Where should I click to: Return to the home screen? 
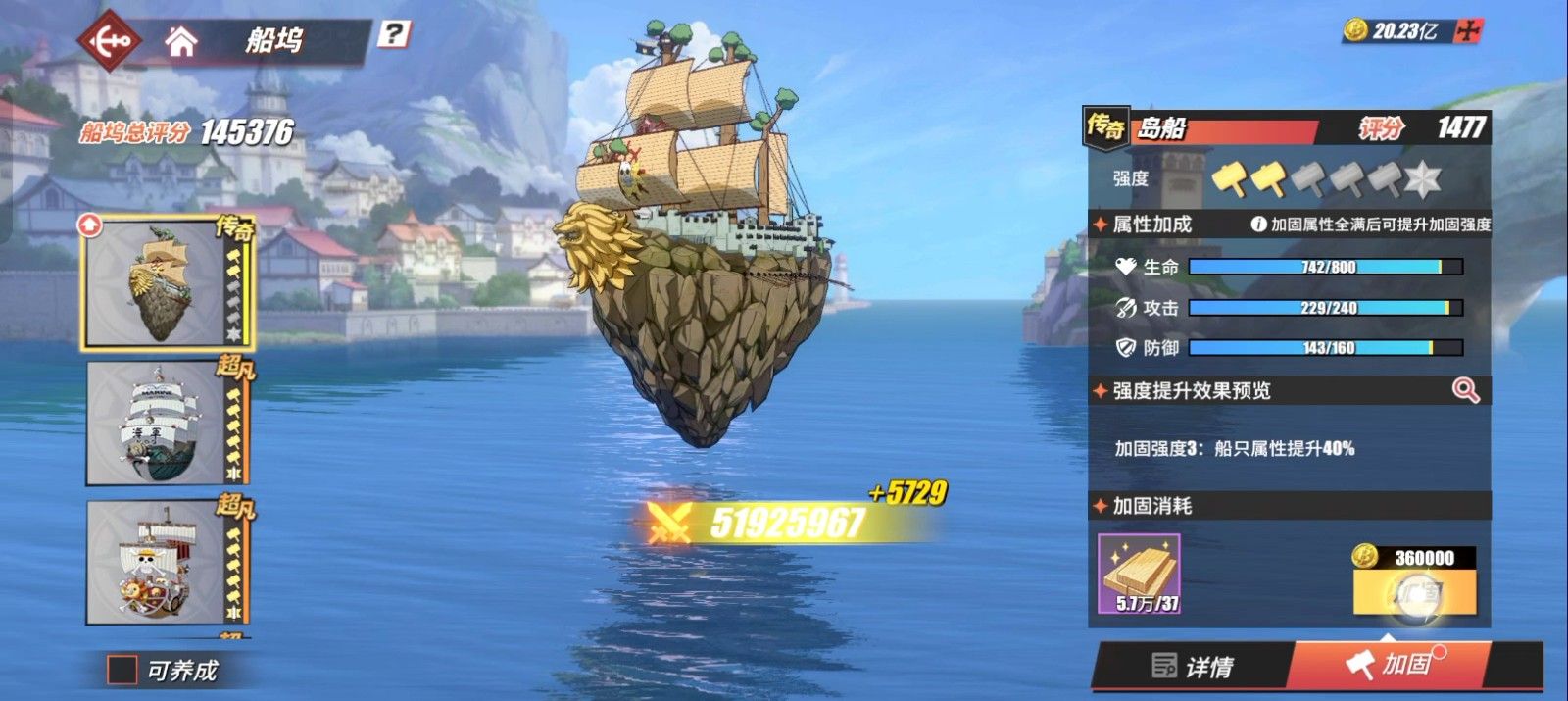tap(181, 41)
